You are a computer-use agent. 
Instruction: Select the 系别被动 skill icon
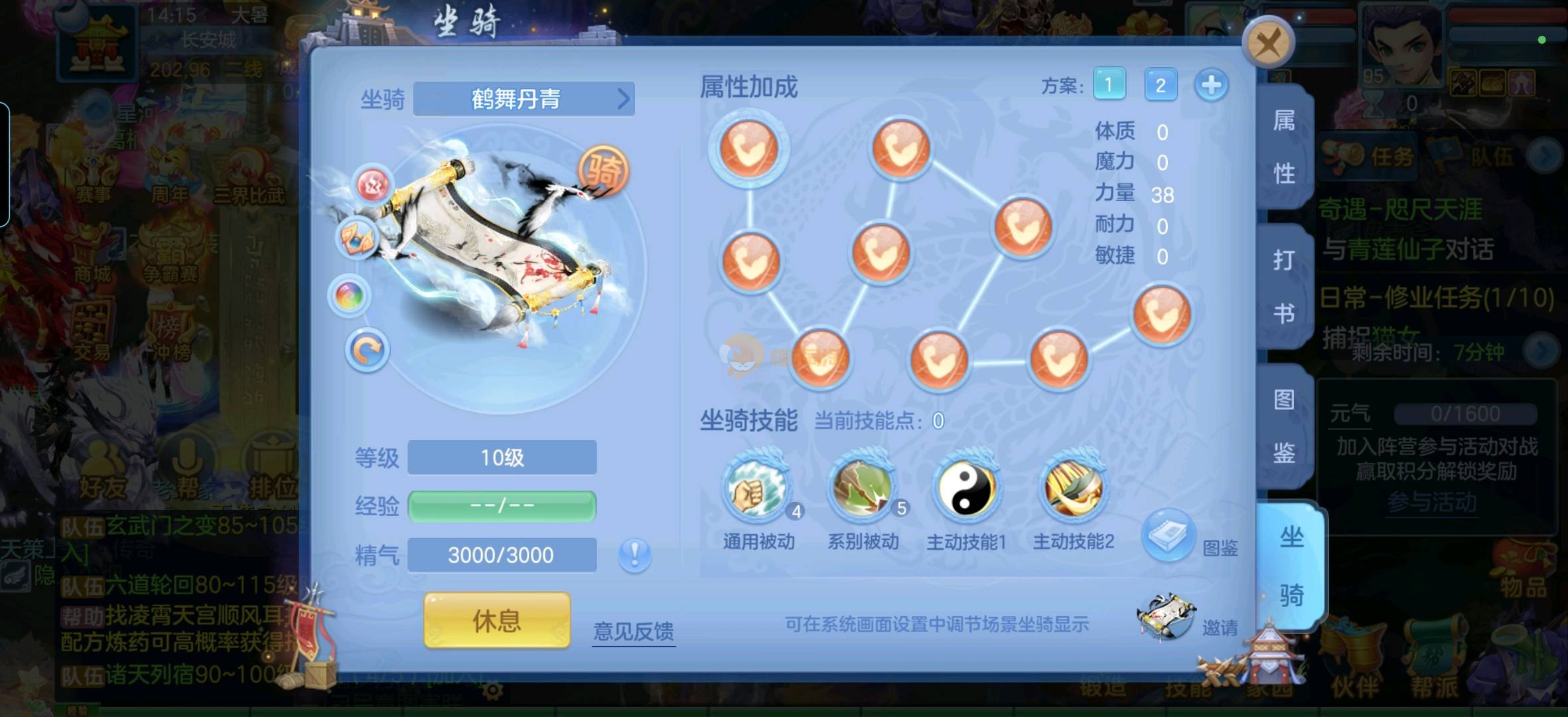point(862,489)
